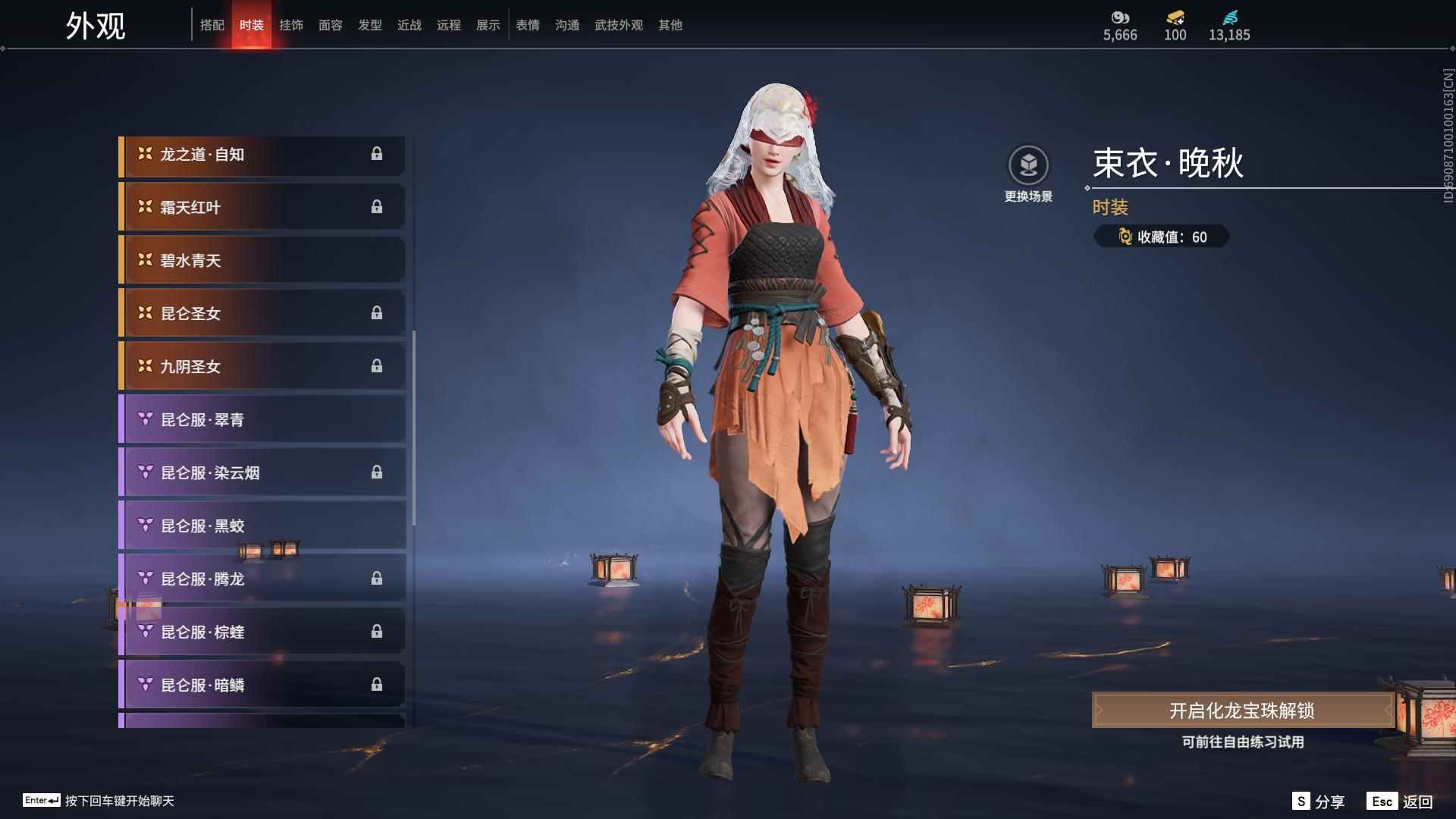Select the 面容 face tab
Viewport: 1456px width, 819px height.
tap(331, 25)
